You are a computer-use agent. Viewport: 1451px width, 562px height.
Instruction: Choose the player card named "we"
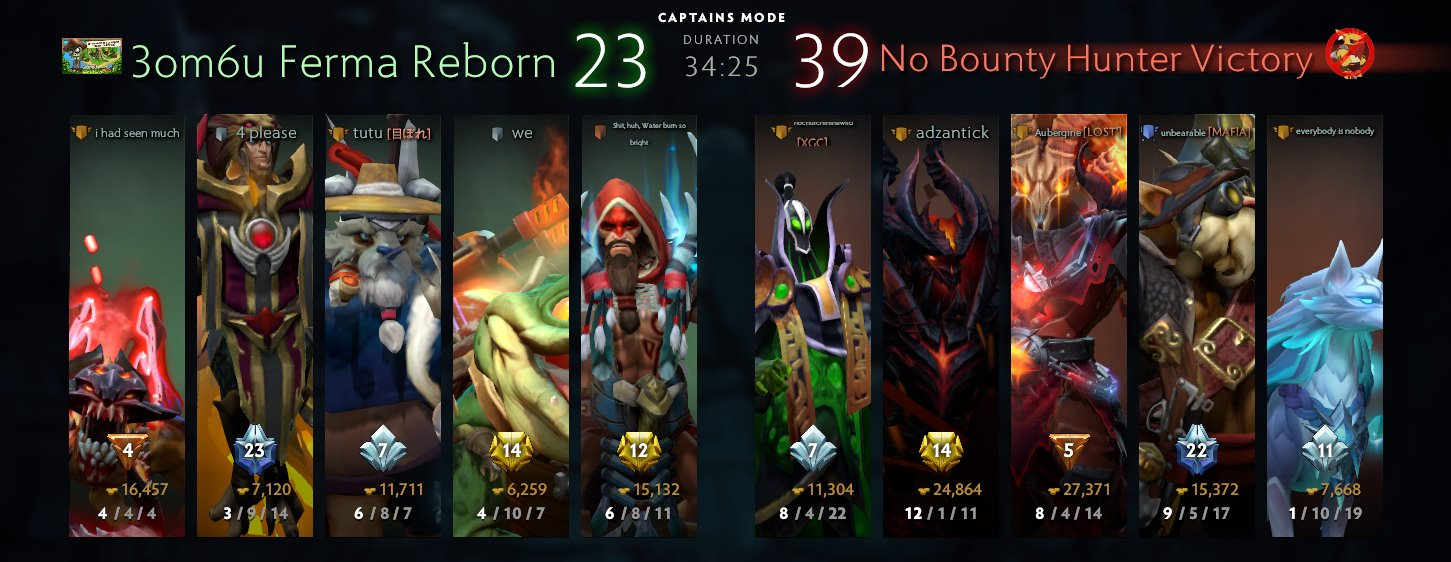(x=511, y=320)
